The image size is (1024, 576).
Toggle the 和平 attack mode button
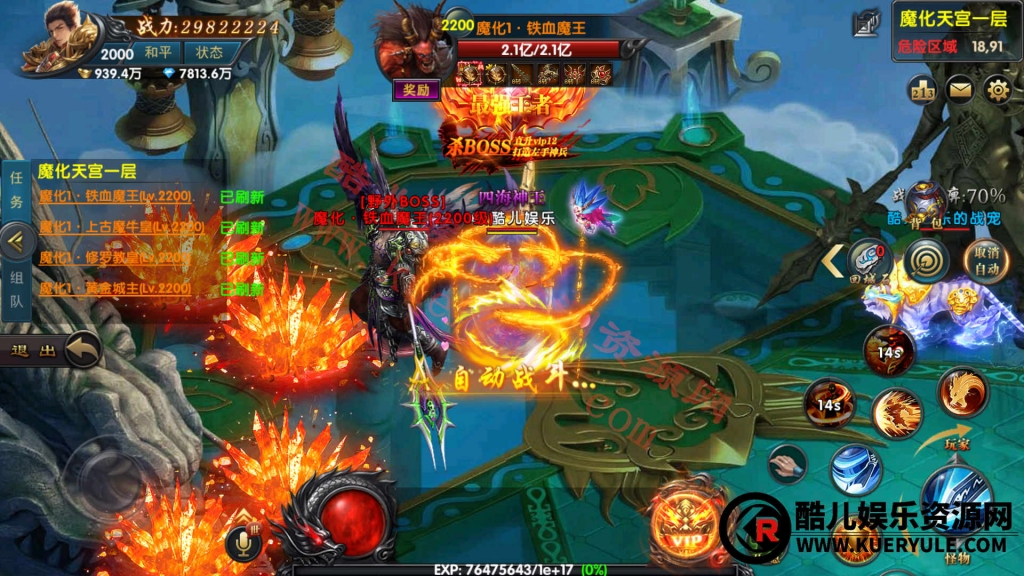(x=158, y=52)
